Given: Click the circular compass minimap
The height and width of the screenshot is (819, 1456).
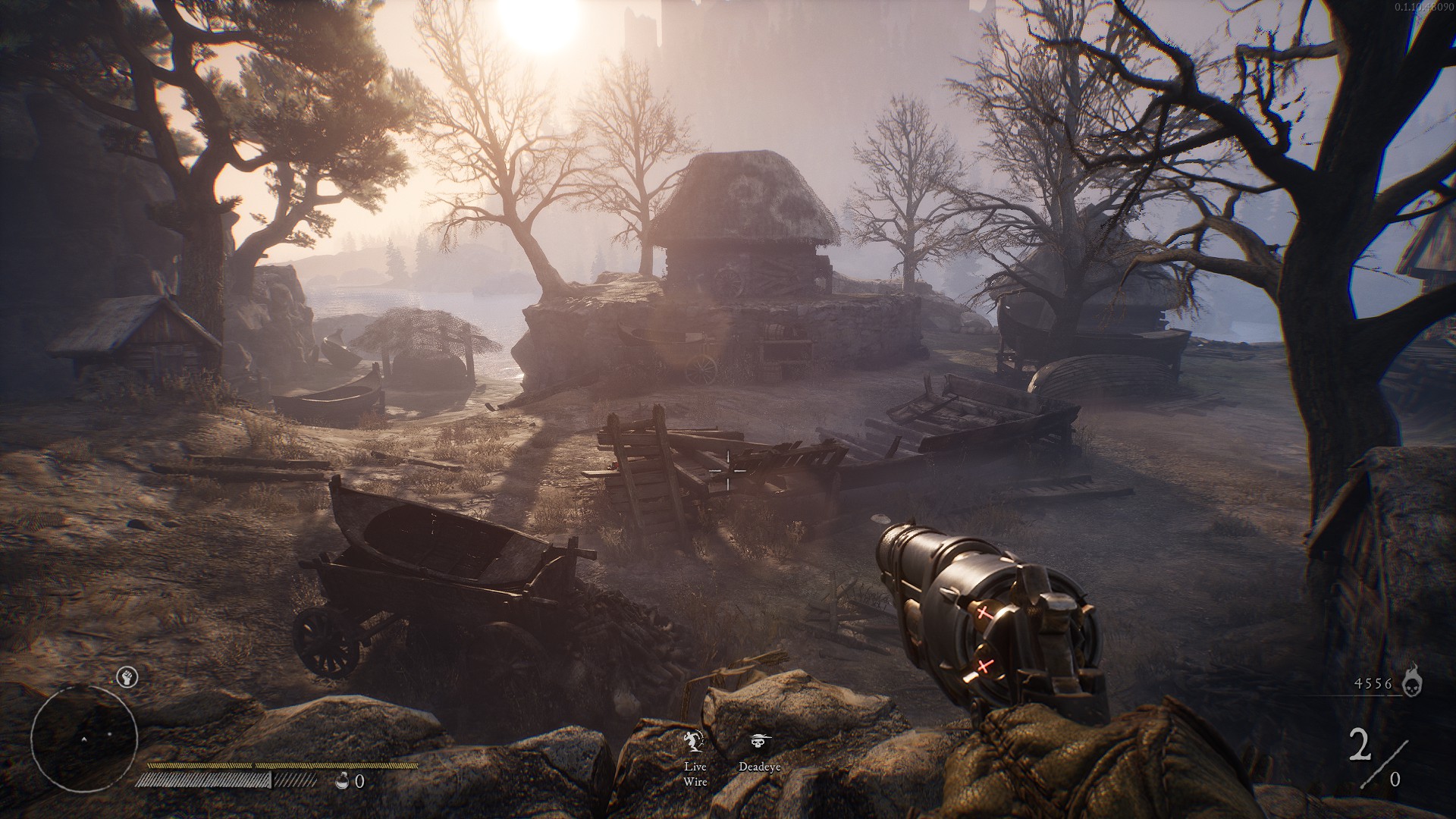Looking at the screenshot, I should 84,738.
